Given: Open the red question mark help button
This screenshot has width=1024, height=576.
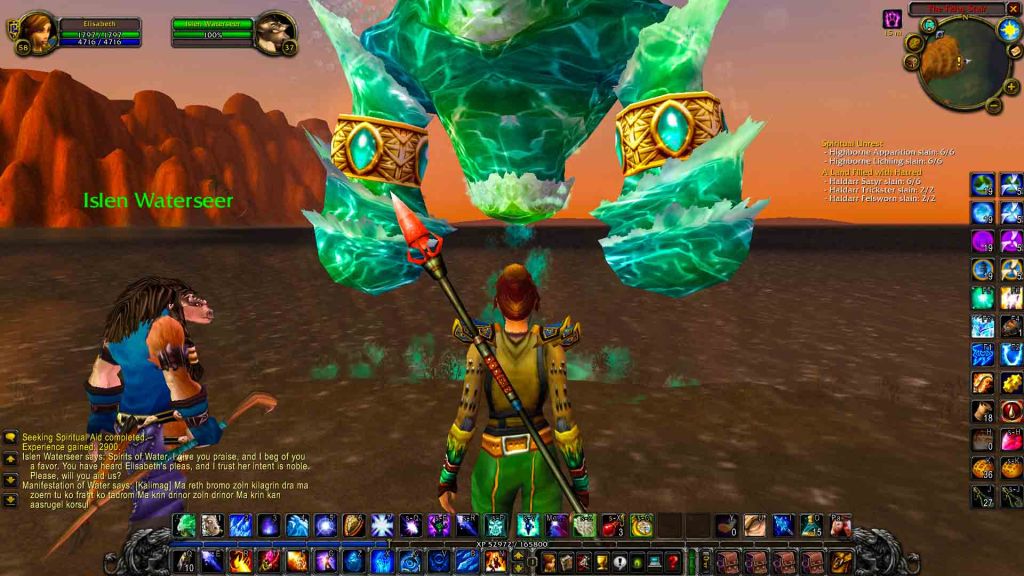Looking at the screenshot, I should pyautogui.click(x=673, y=562).
